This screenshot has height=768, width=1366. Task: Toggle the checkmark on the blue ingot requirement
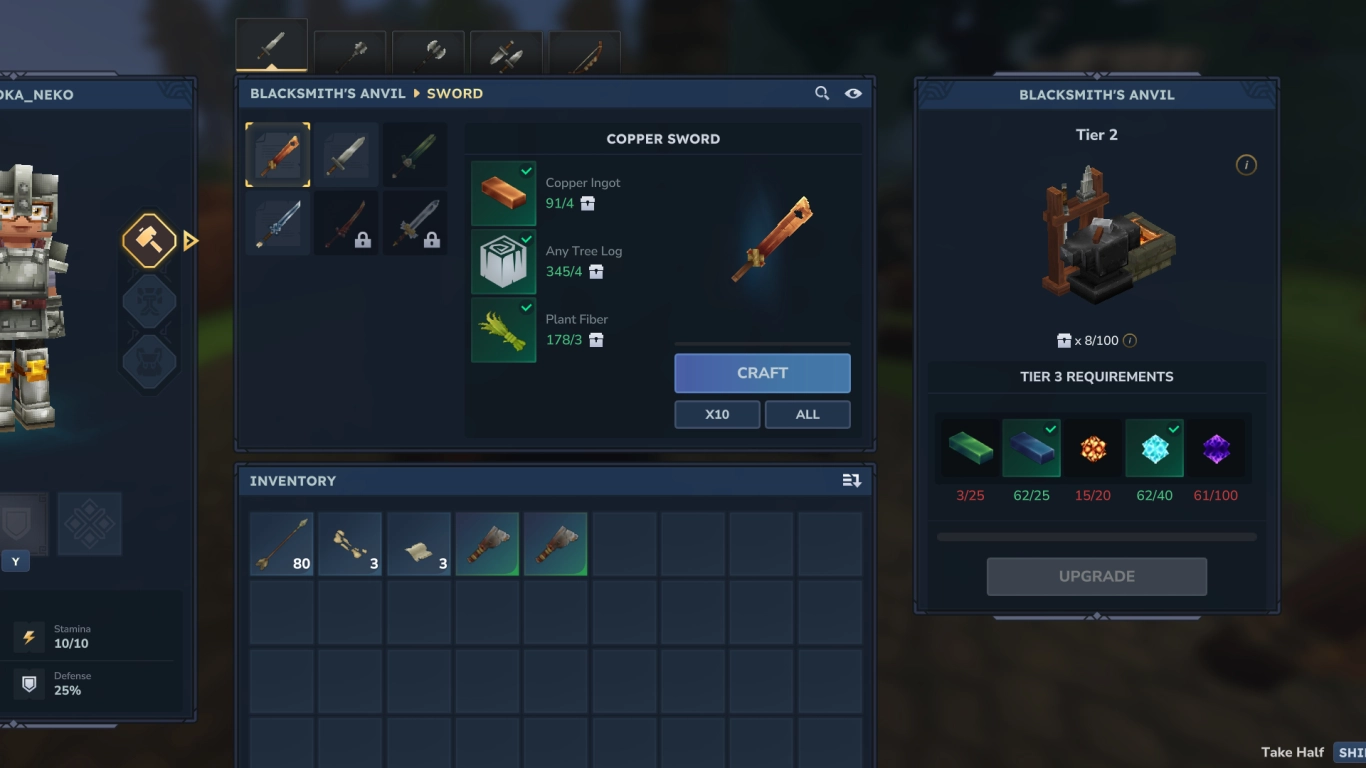[1052, 428]
